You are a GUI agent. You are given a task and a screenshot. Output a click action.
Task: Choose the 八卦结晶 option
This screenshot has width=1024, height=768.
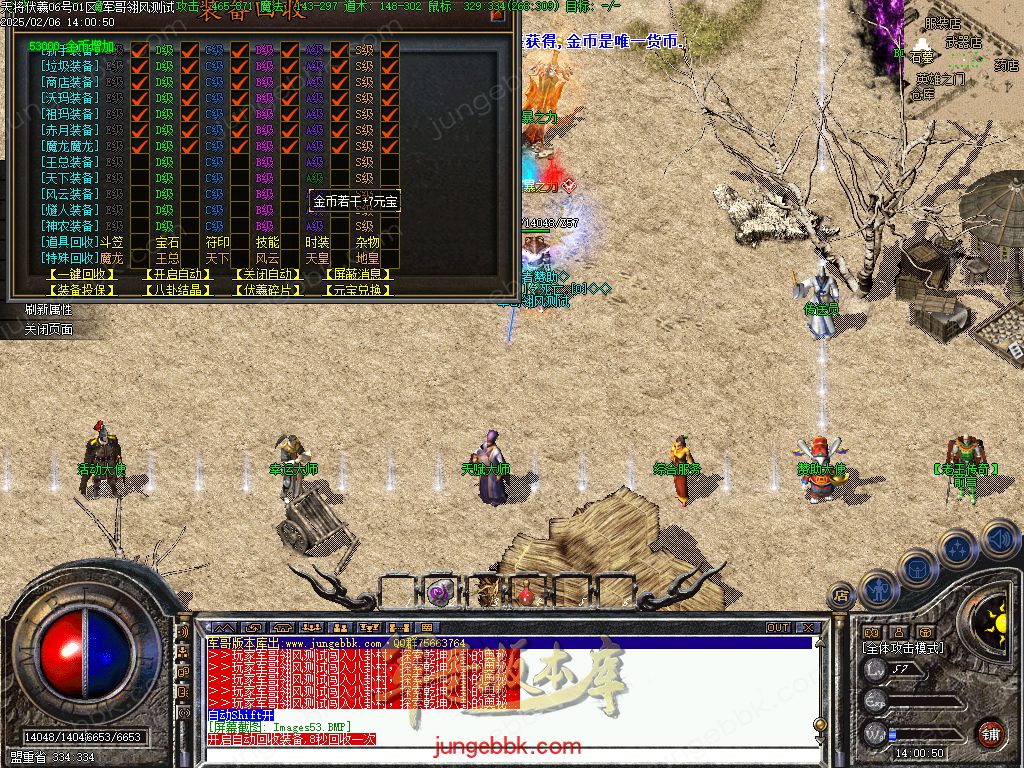177,290
